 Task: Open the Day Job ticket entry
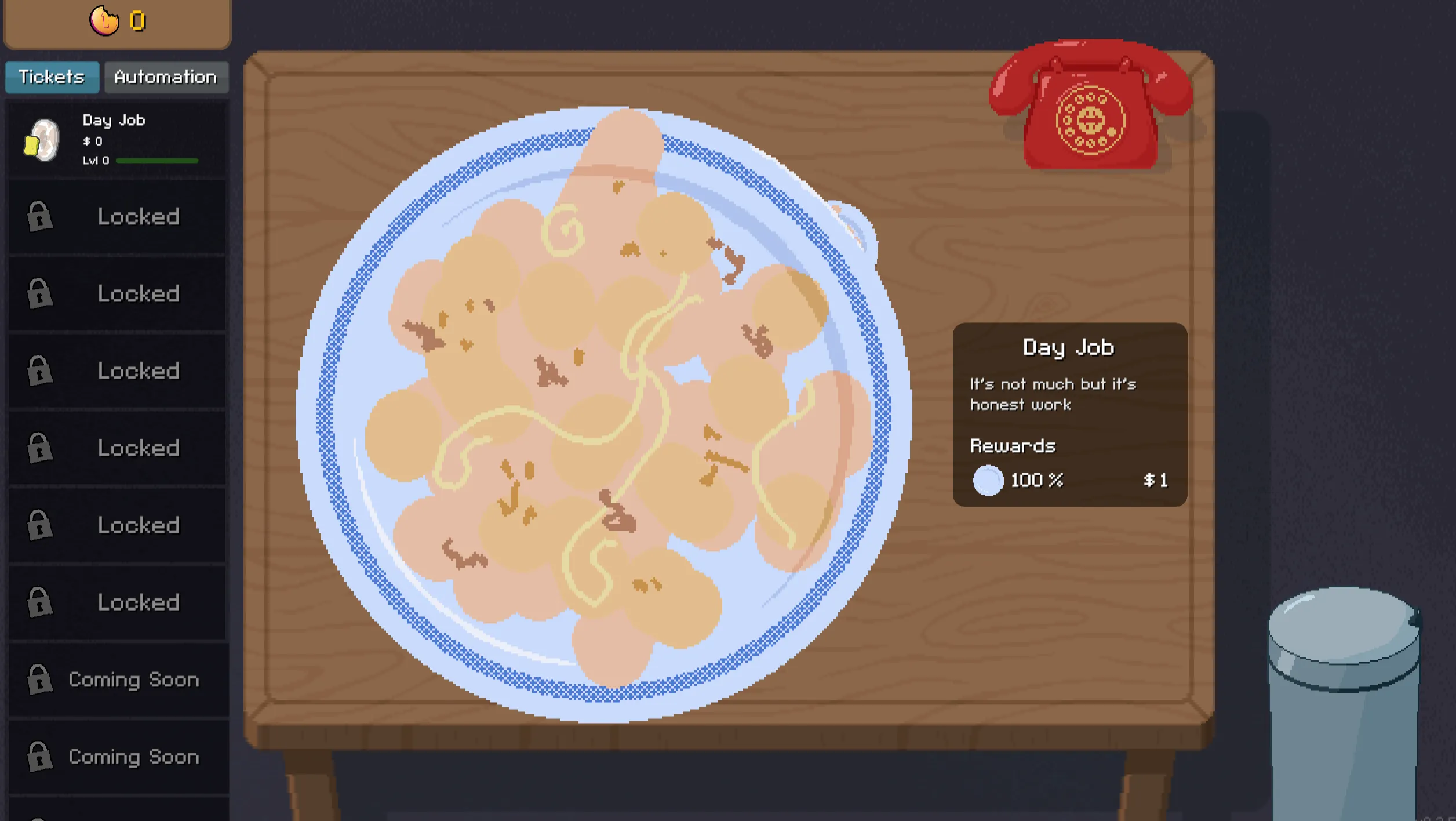pyautogui.click(x=116, y=139)
